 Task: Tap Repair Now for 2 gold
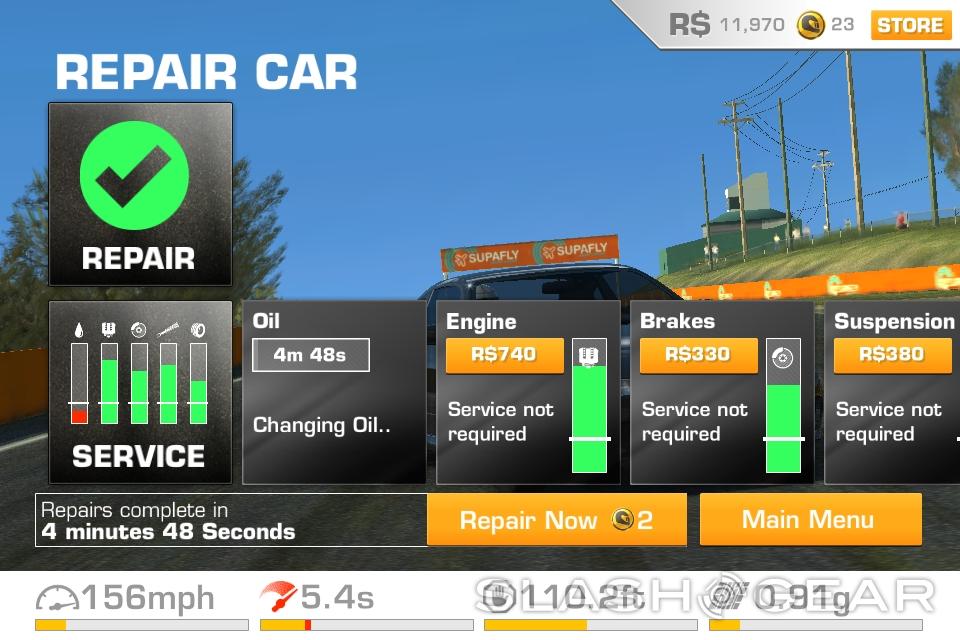(x=556, y=520)
